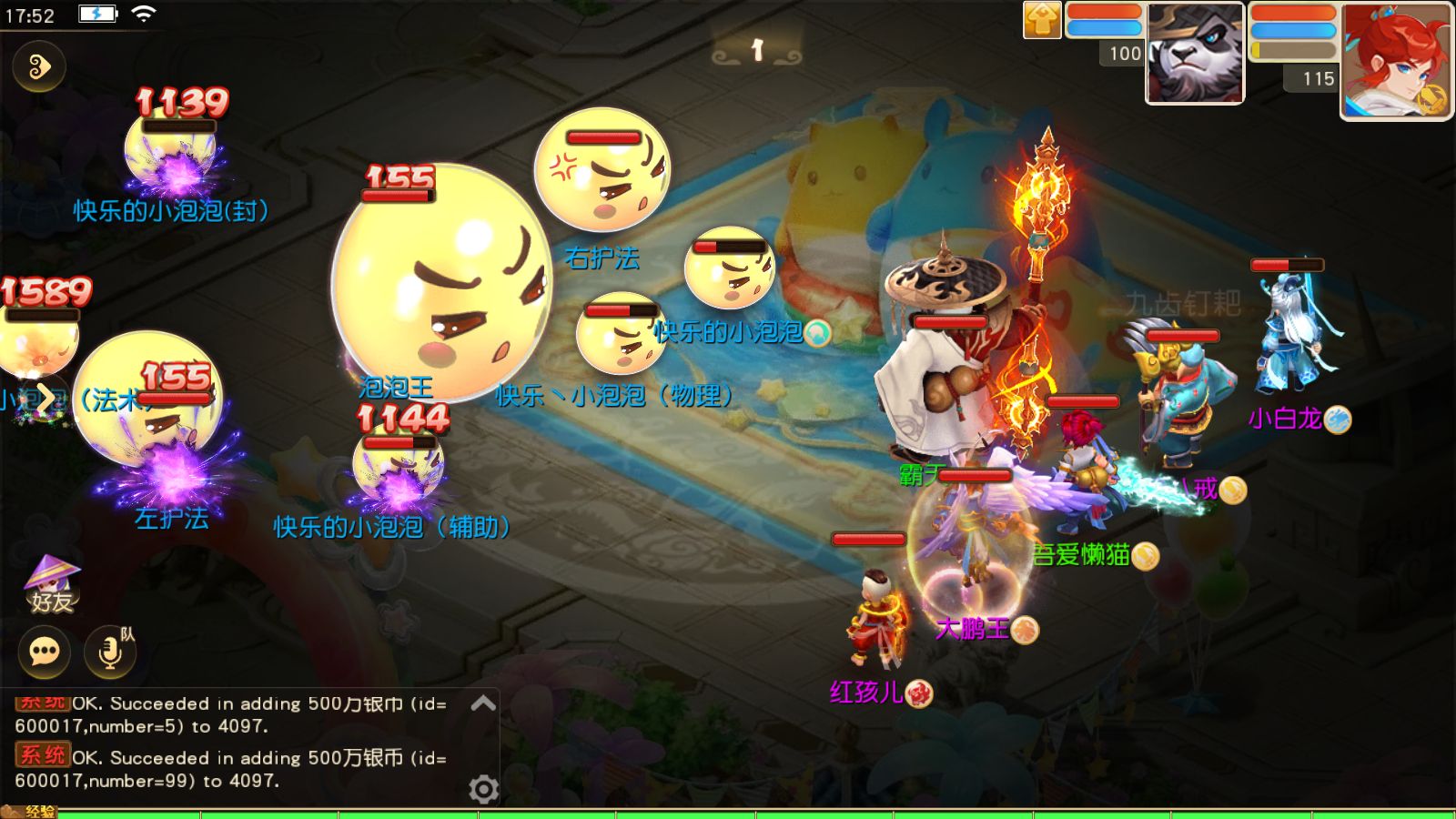Expand the chat log with the up arrow
The height and width of the screenshot is (819, 1456).
tap(483, 703)
